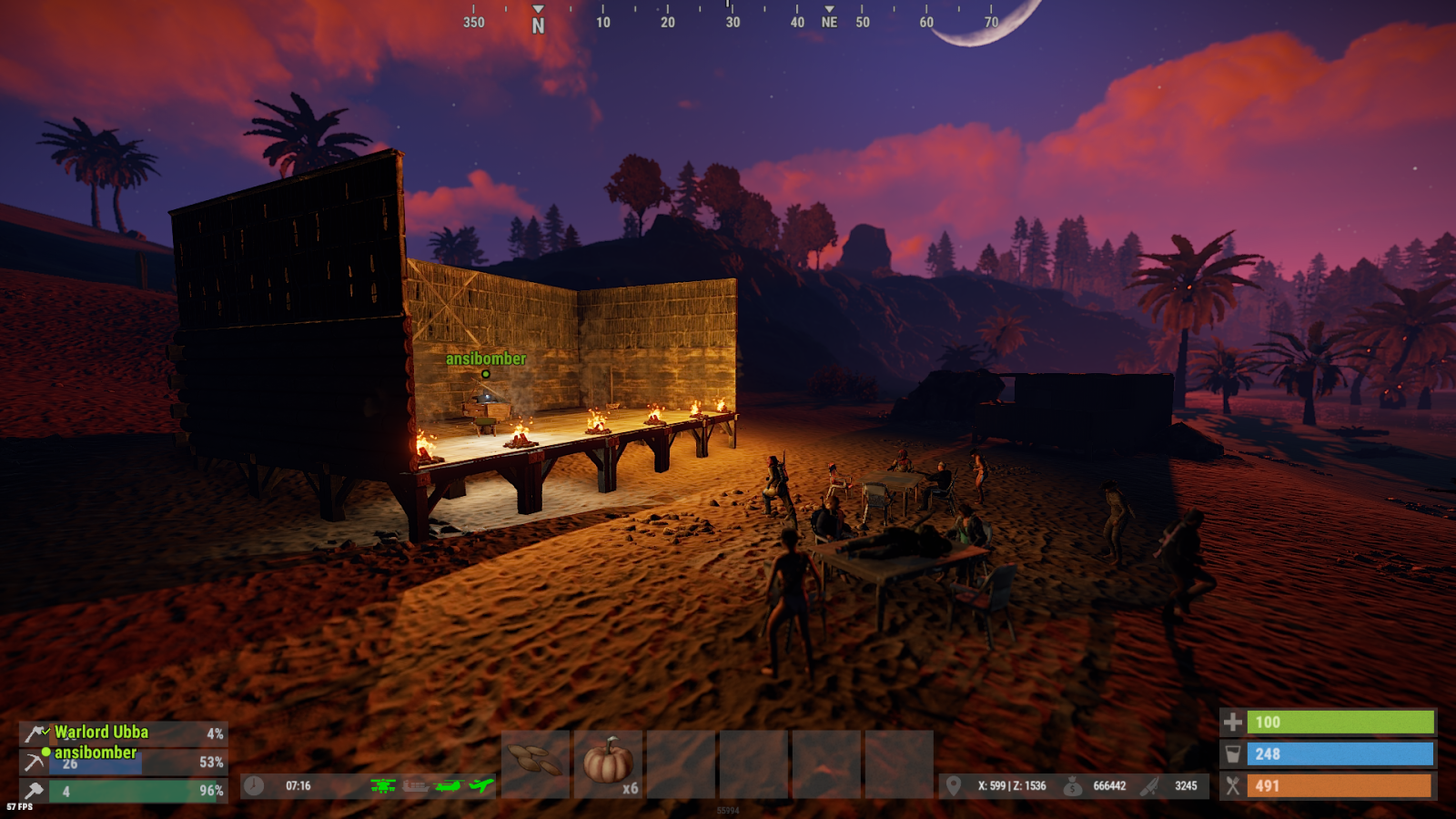Viewport: 1456px width, 819px height.
Task: Click the cargo ship event icon
Action: (x=416, y=785)
